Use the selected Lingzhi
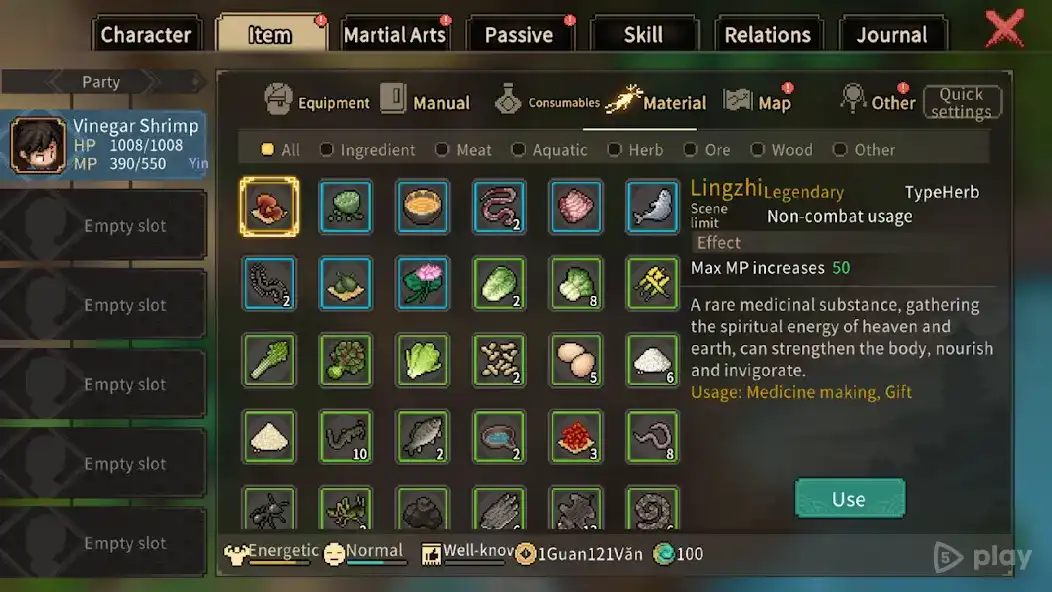 pos(849,499)
